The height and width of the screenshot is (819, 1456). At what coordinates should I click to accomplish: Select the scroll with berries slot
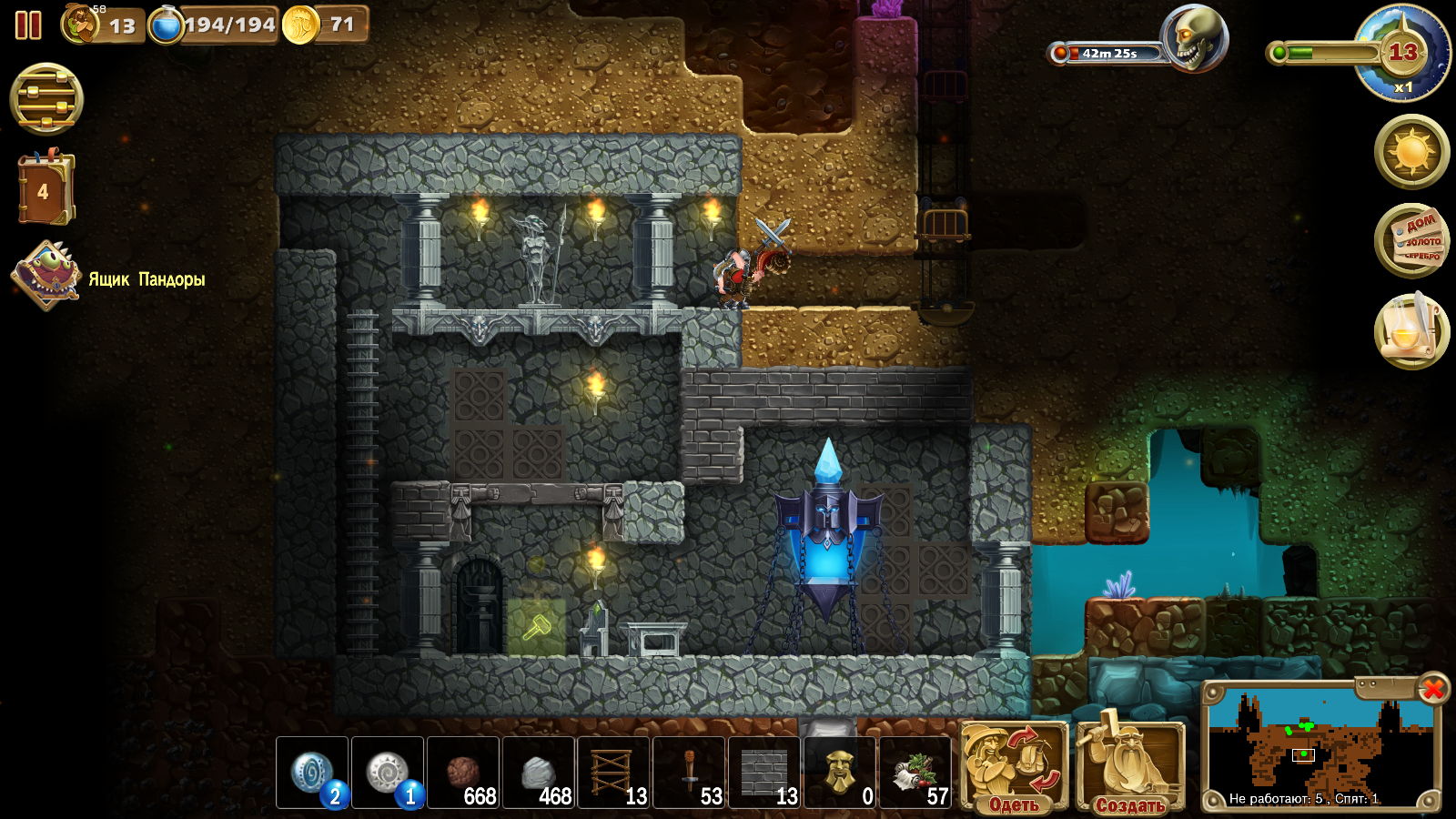pyautogui.click(x=915, y=773)
